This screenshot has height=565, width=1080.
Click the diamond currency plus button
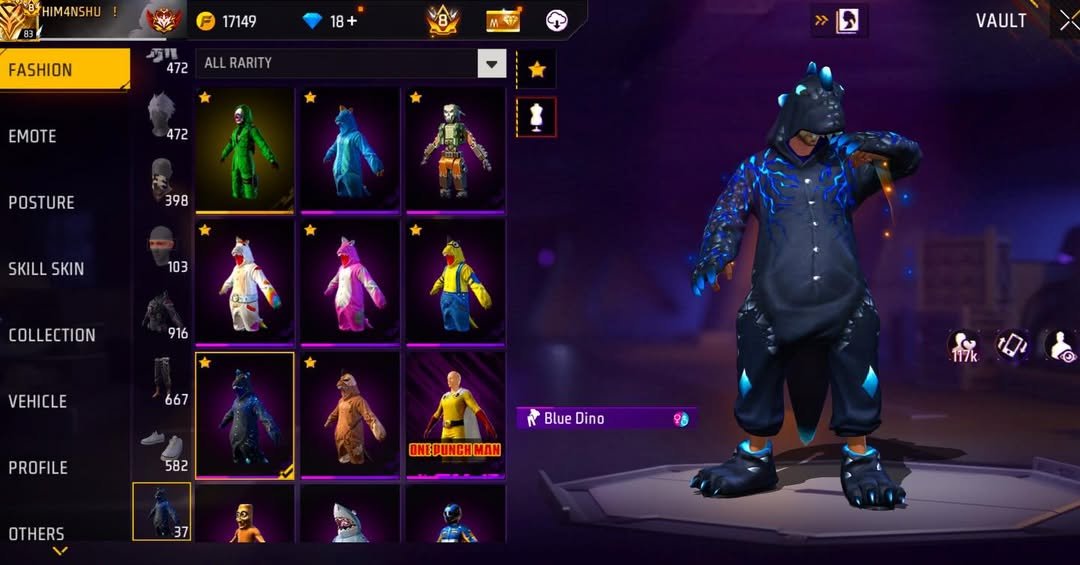click(351, 21)
